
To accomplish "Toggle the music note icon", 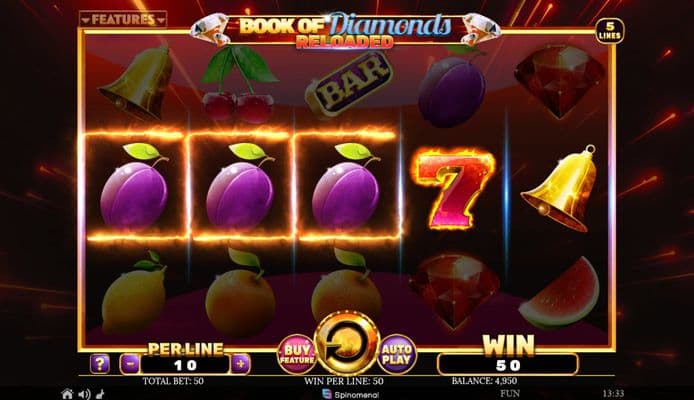I will click(x=99, y=393).
